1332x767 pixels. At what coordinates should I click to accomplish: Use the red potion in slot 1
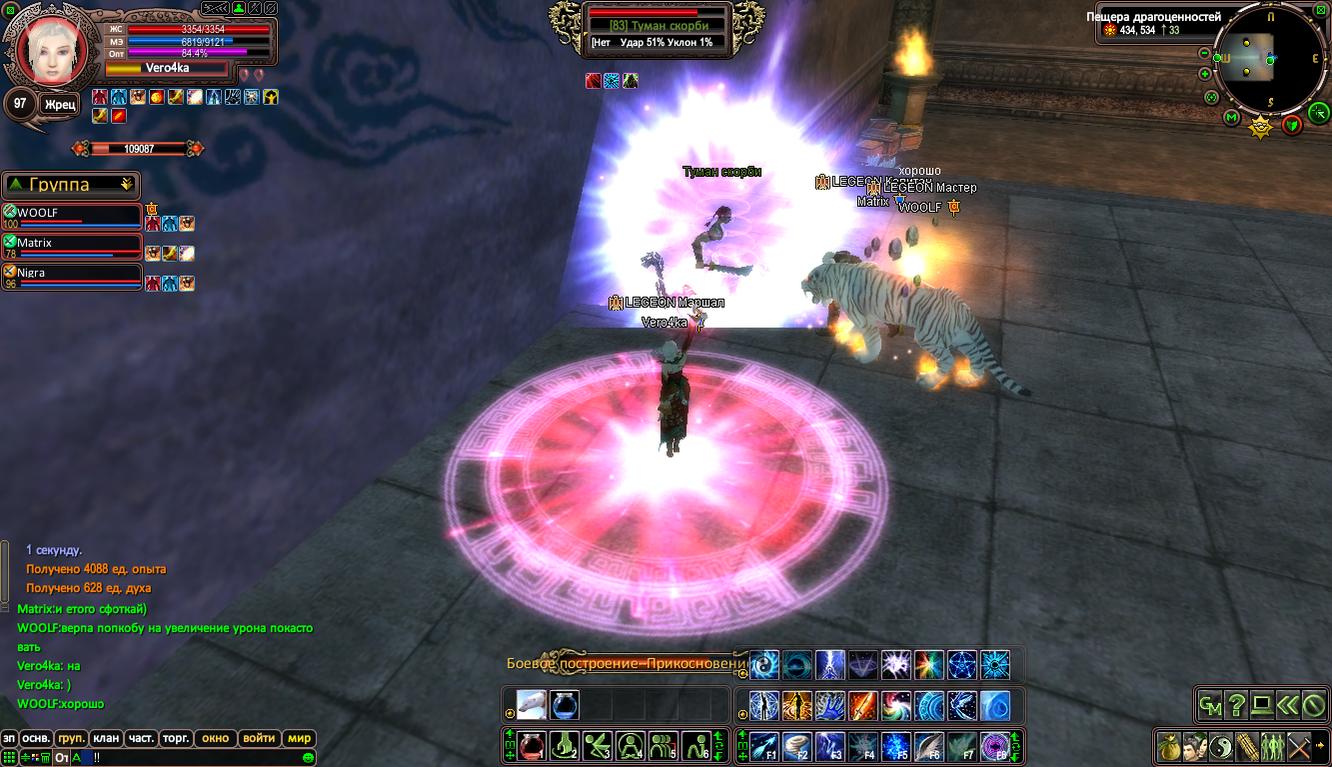(x=531, y=746)
